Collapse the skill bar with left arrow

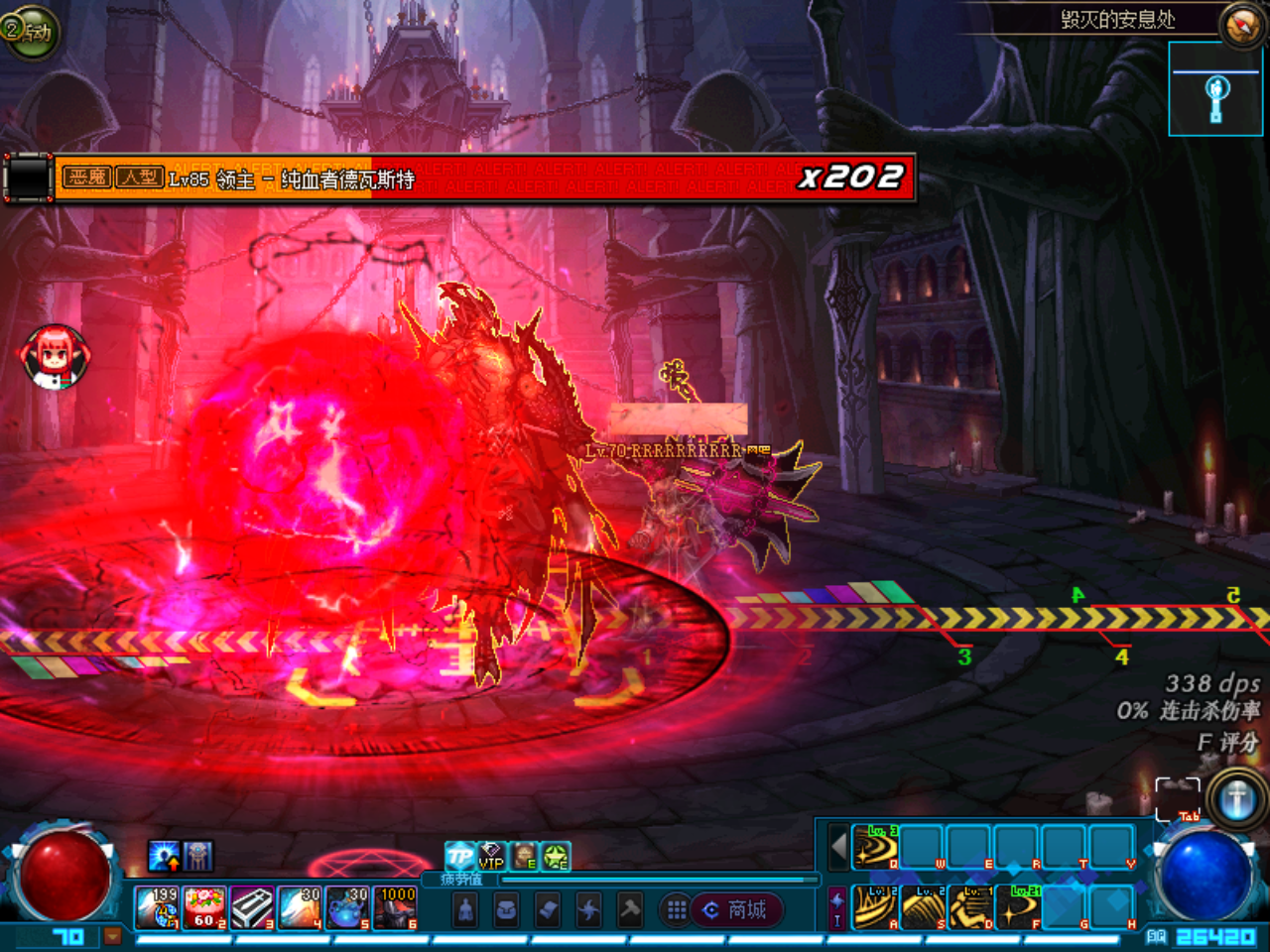pyautogui.click(x=838, y=848)
